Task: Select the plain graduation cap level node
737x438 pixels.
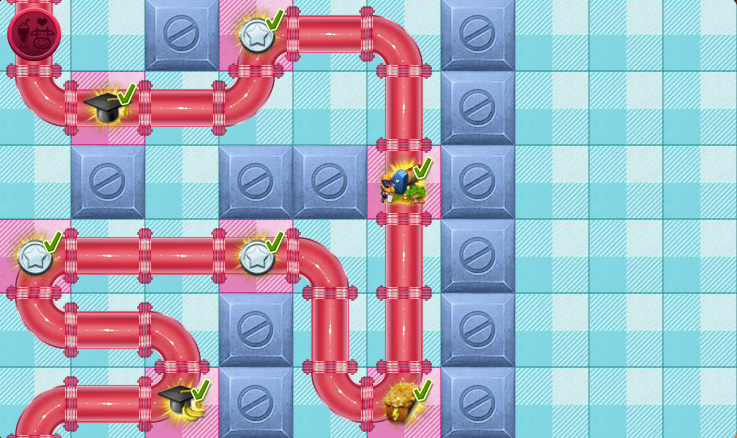Action: tap(105, 105)
